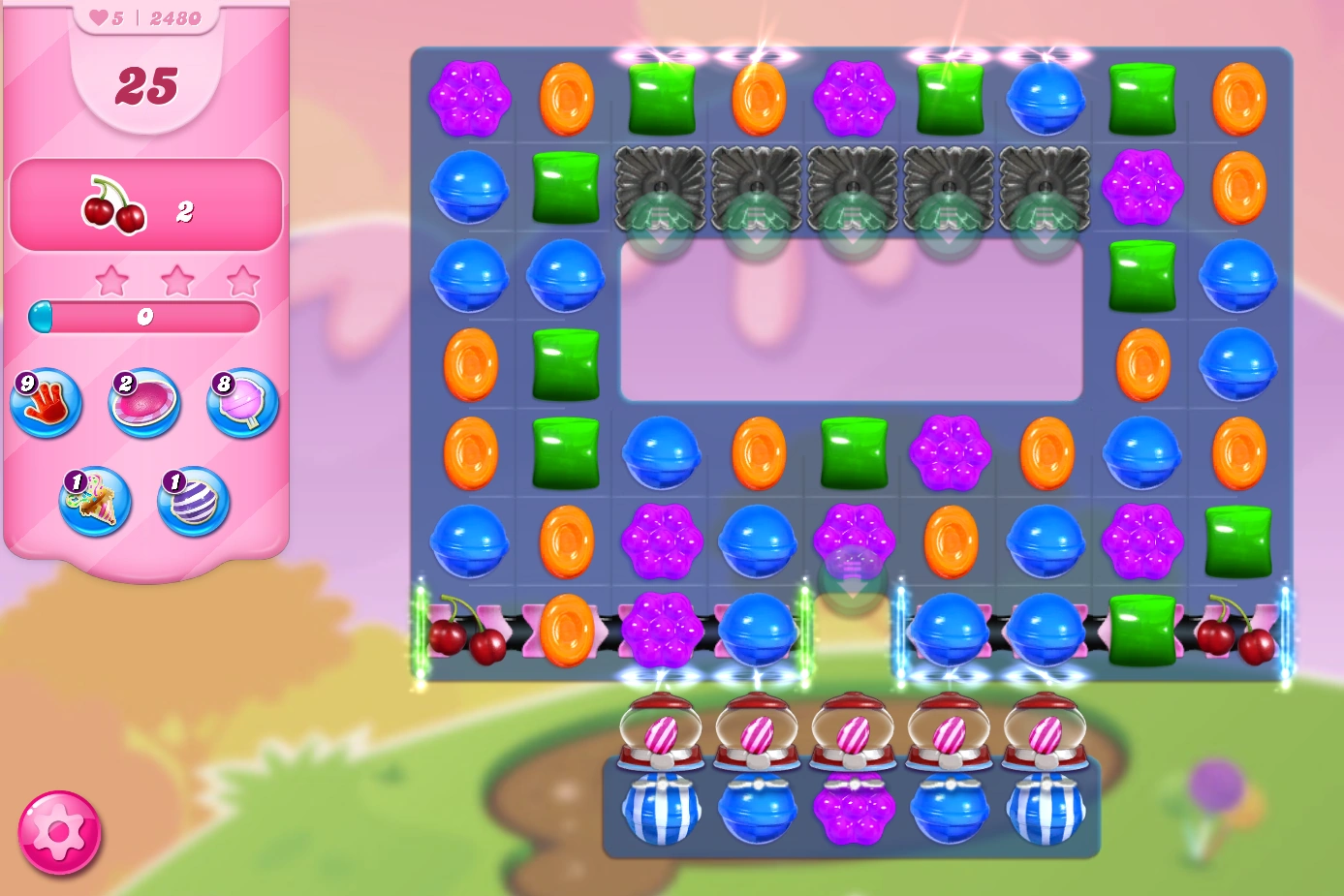Select the Free Switch hand booster

tap(45, 404)
